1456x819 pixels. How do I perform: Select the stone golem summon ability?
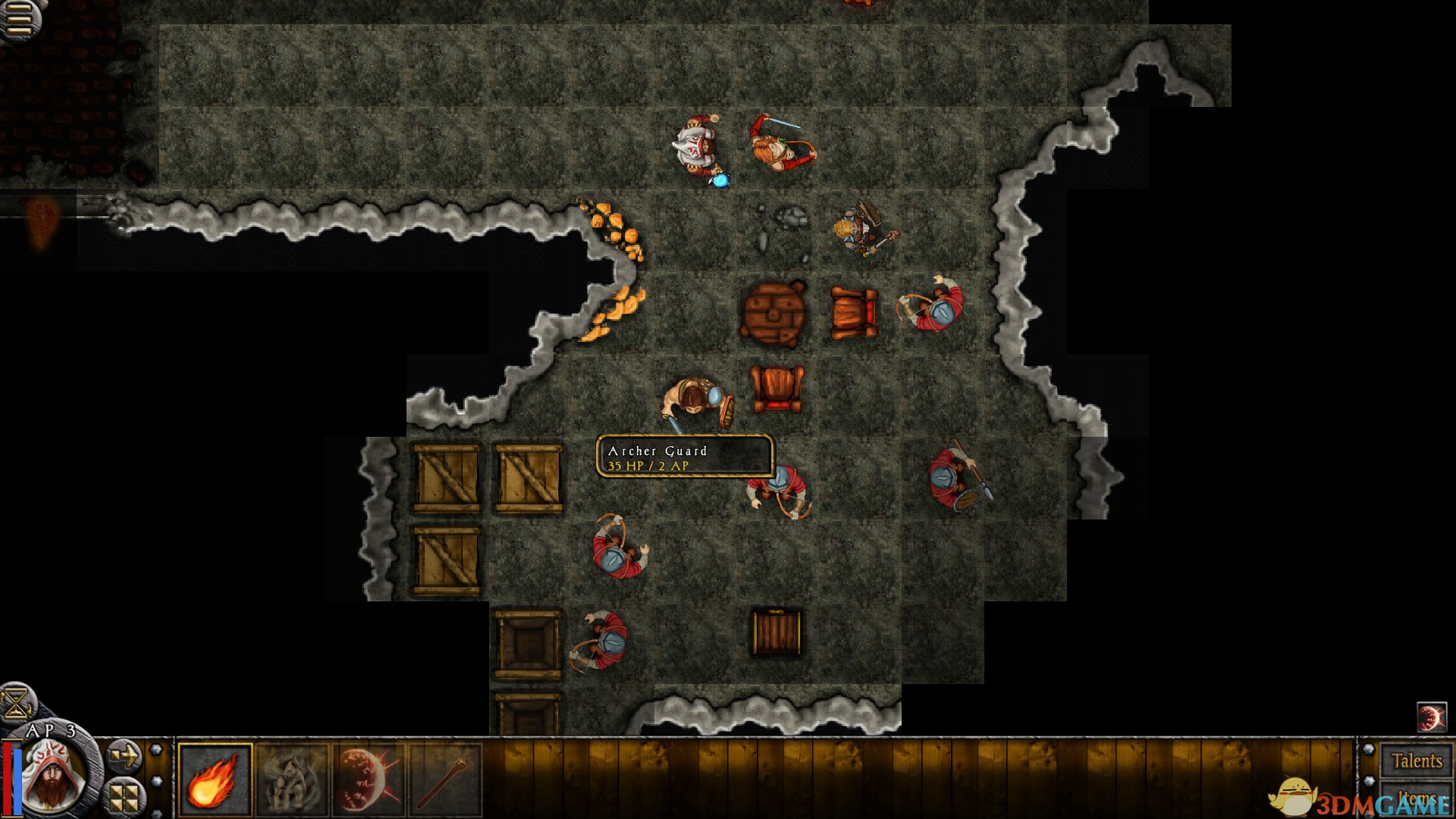click(292, 780)
